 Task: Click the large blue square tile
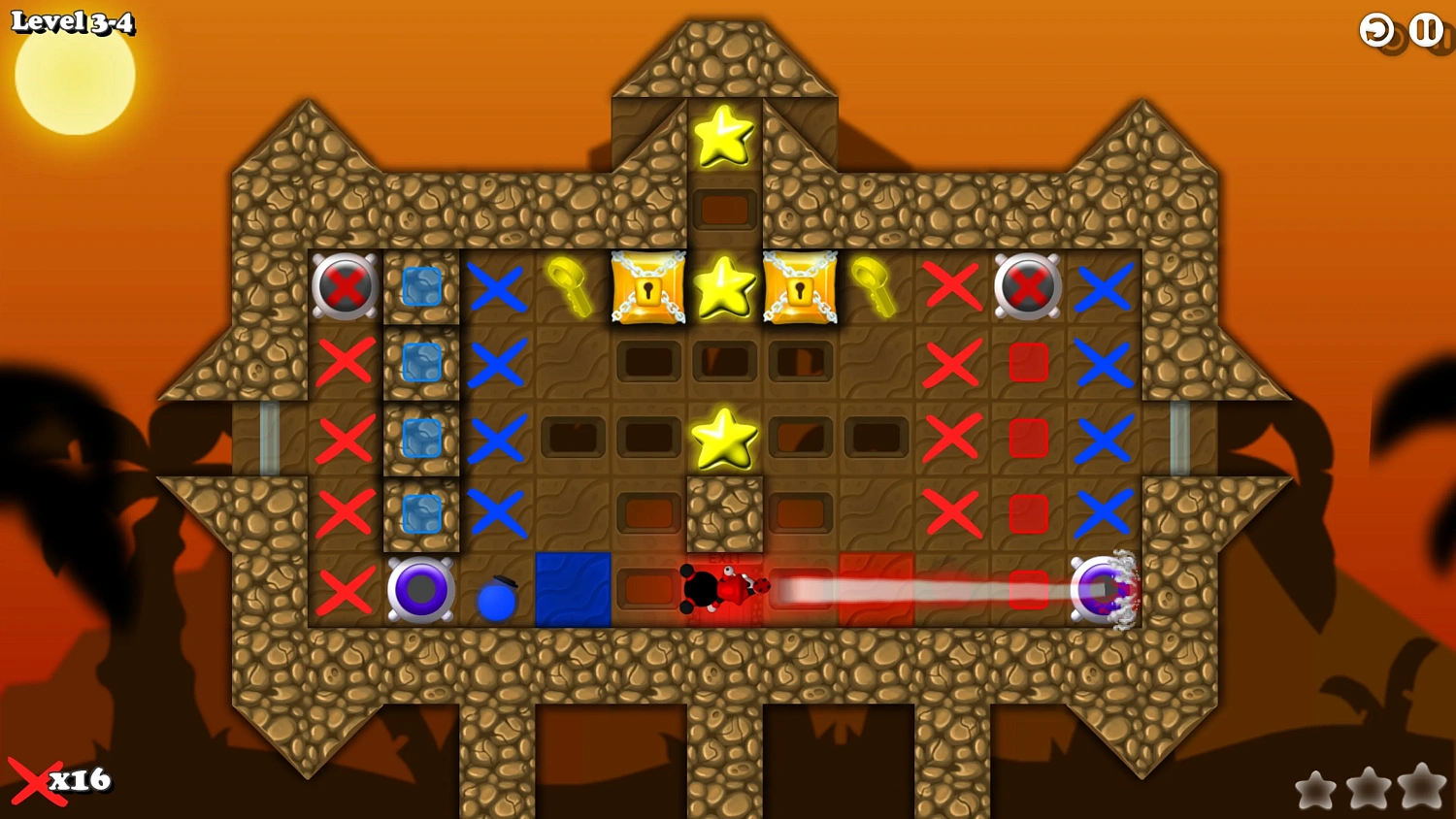pyautogui.click(x=572, y=590)
